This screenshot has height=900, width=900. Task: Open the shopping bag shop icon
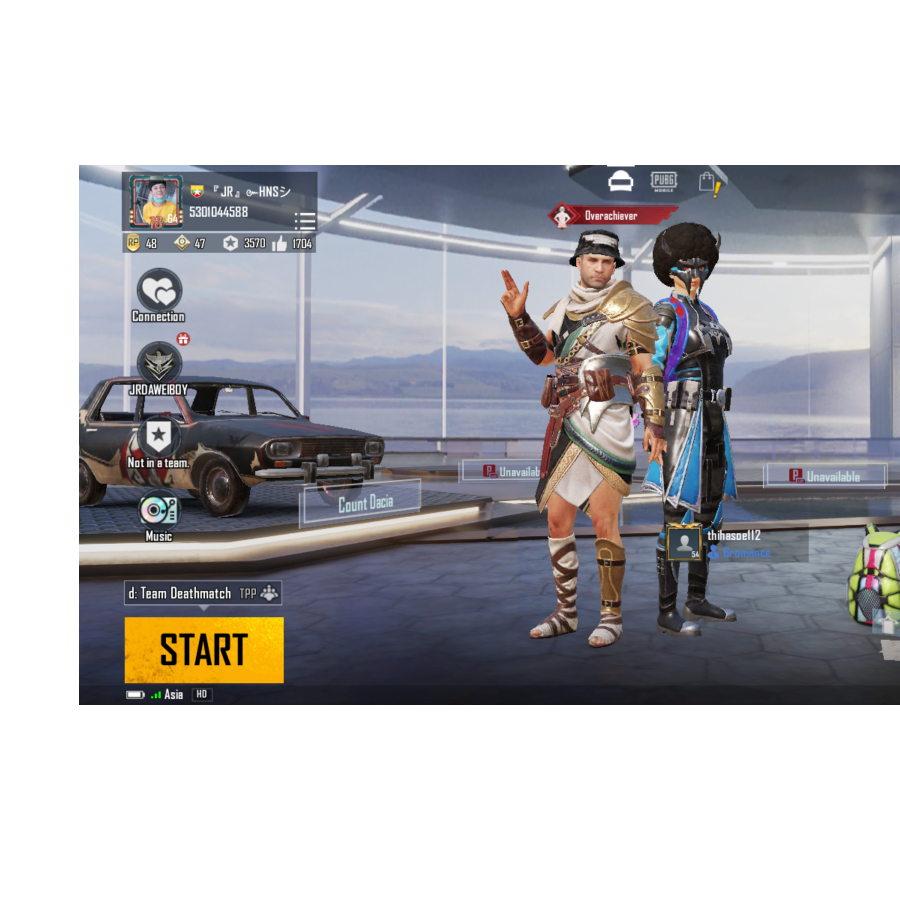pos(708,182)
